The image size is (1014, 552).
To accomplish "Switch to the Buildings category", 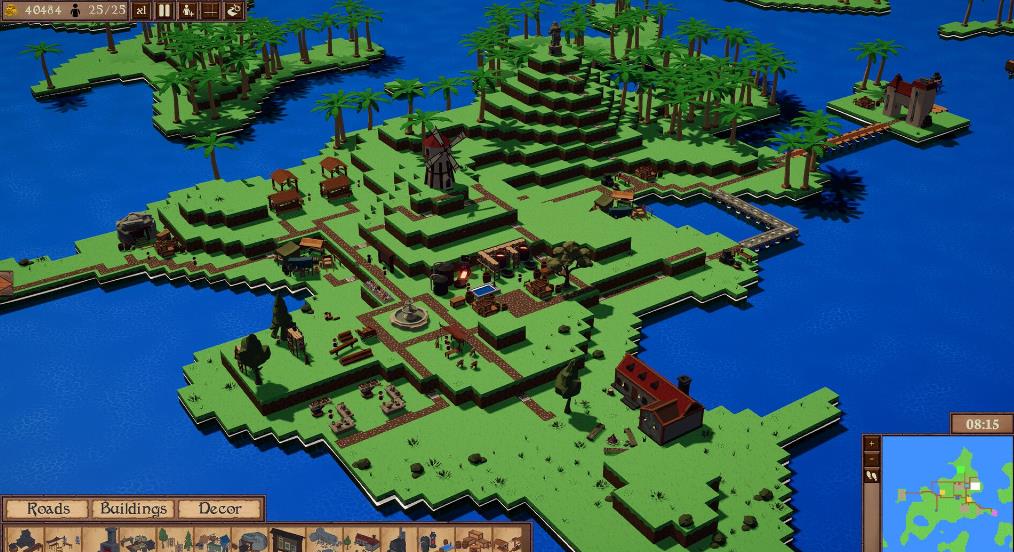I will (x=133, y=509).
